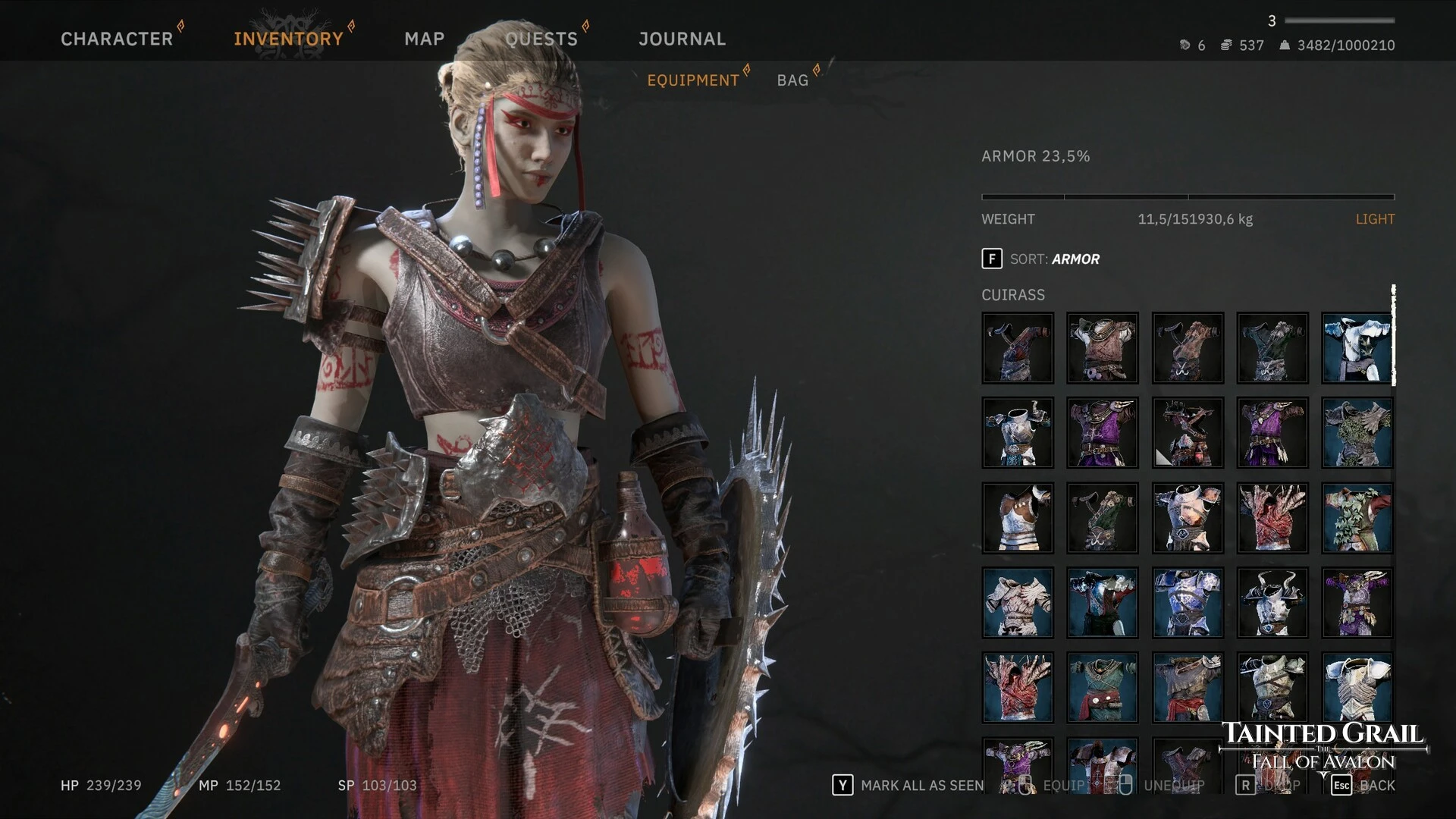Choose the purple scarecrow-style cuirass with straw hands
This screenshot has width=1456, height=819.
click(1357, 603)
